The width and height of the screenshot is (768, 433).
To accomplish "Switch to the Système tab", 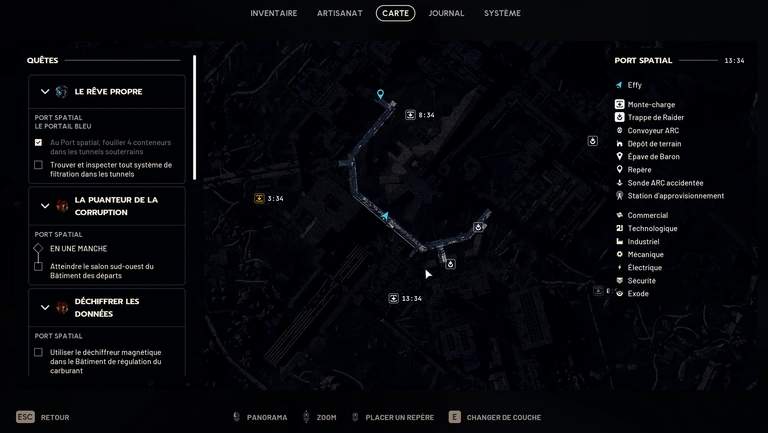I will pyautogui.click(x=502, y=13).
